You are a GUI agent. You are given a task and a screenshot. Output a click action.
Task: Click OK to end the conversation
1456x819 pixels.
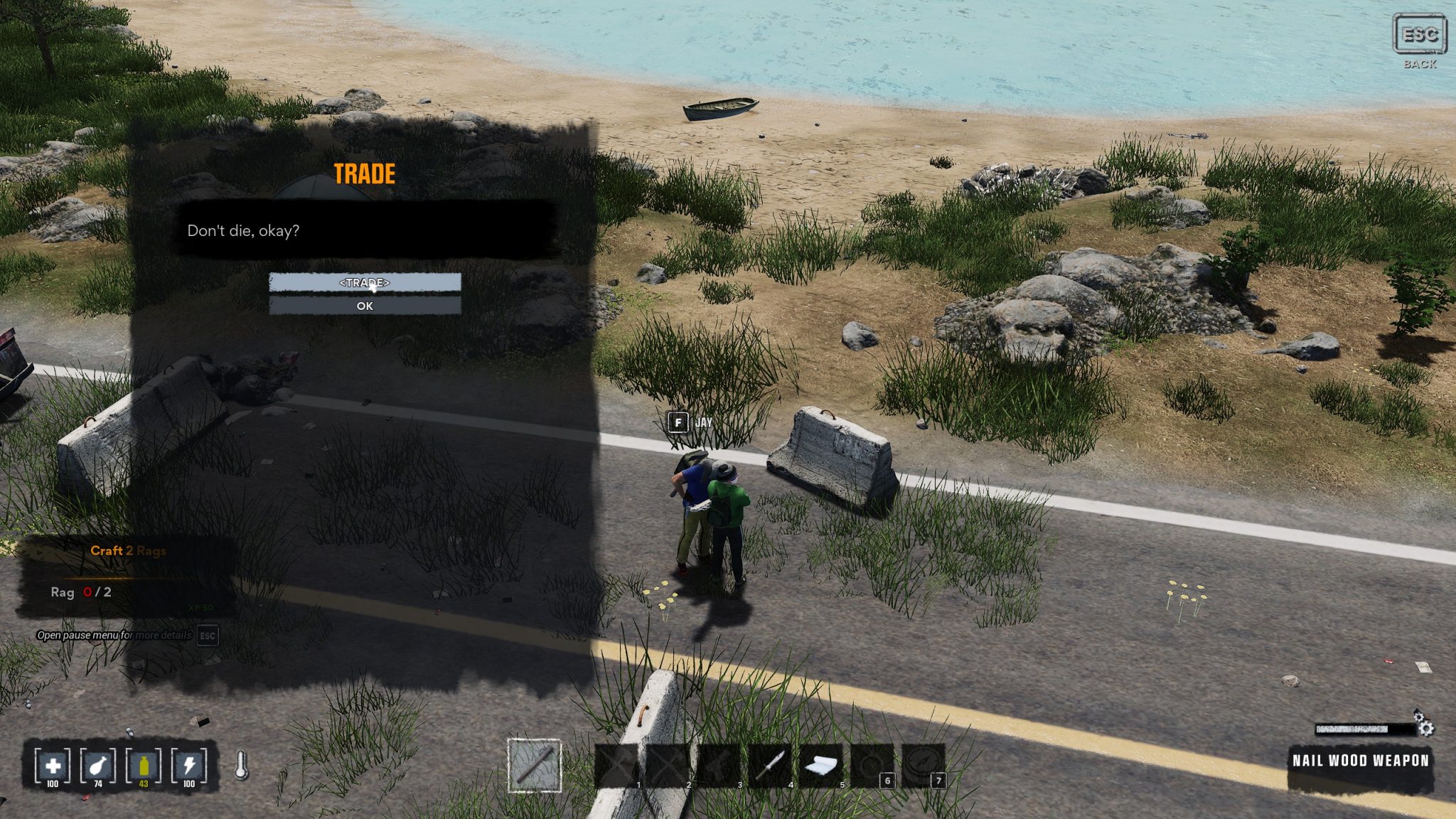(x=365, y=306)
